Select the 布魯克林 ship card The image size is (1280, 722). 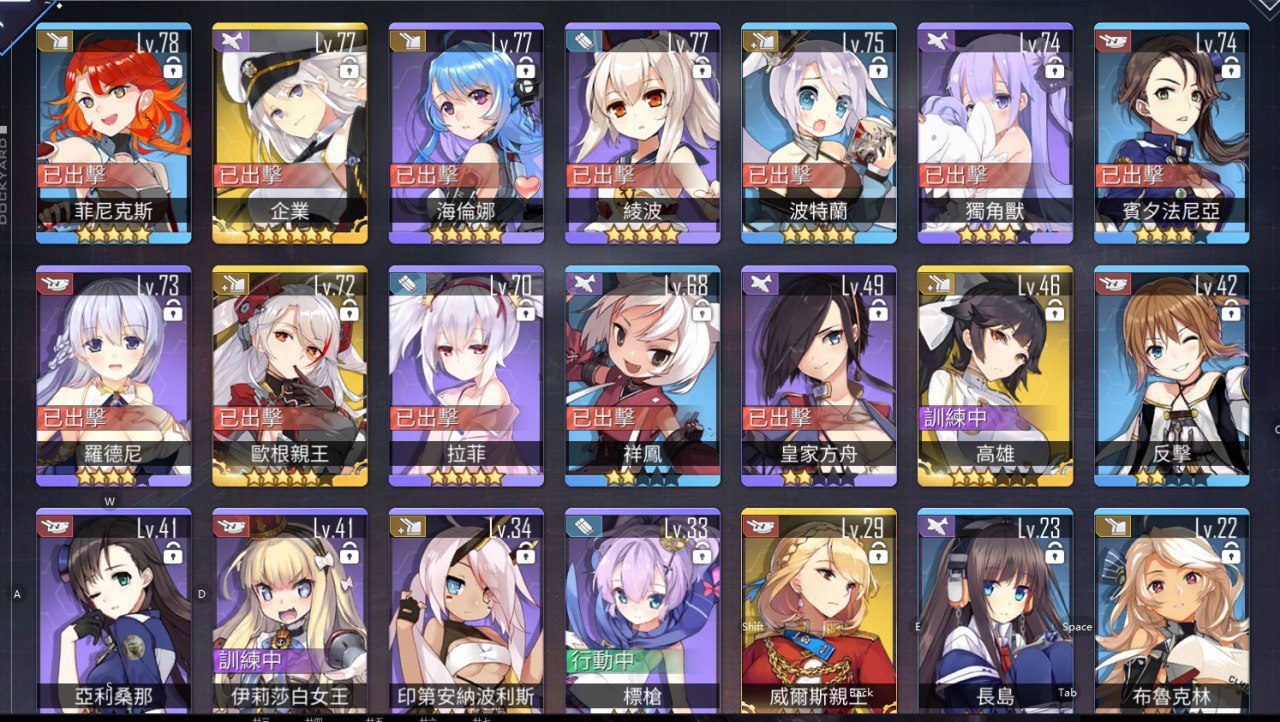pyautogui.click(x=1171, y=610)
